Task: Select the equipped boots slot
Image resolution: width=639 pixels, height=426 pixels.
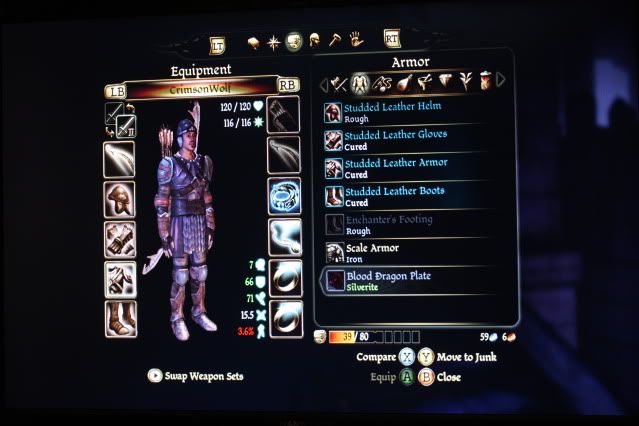Action: pyautogui.click(x=119, y=318)
